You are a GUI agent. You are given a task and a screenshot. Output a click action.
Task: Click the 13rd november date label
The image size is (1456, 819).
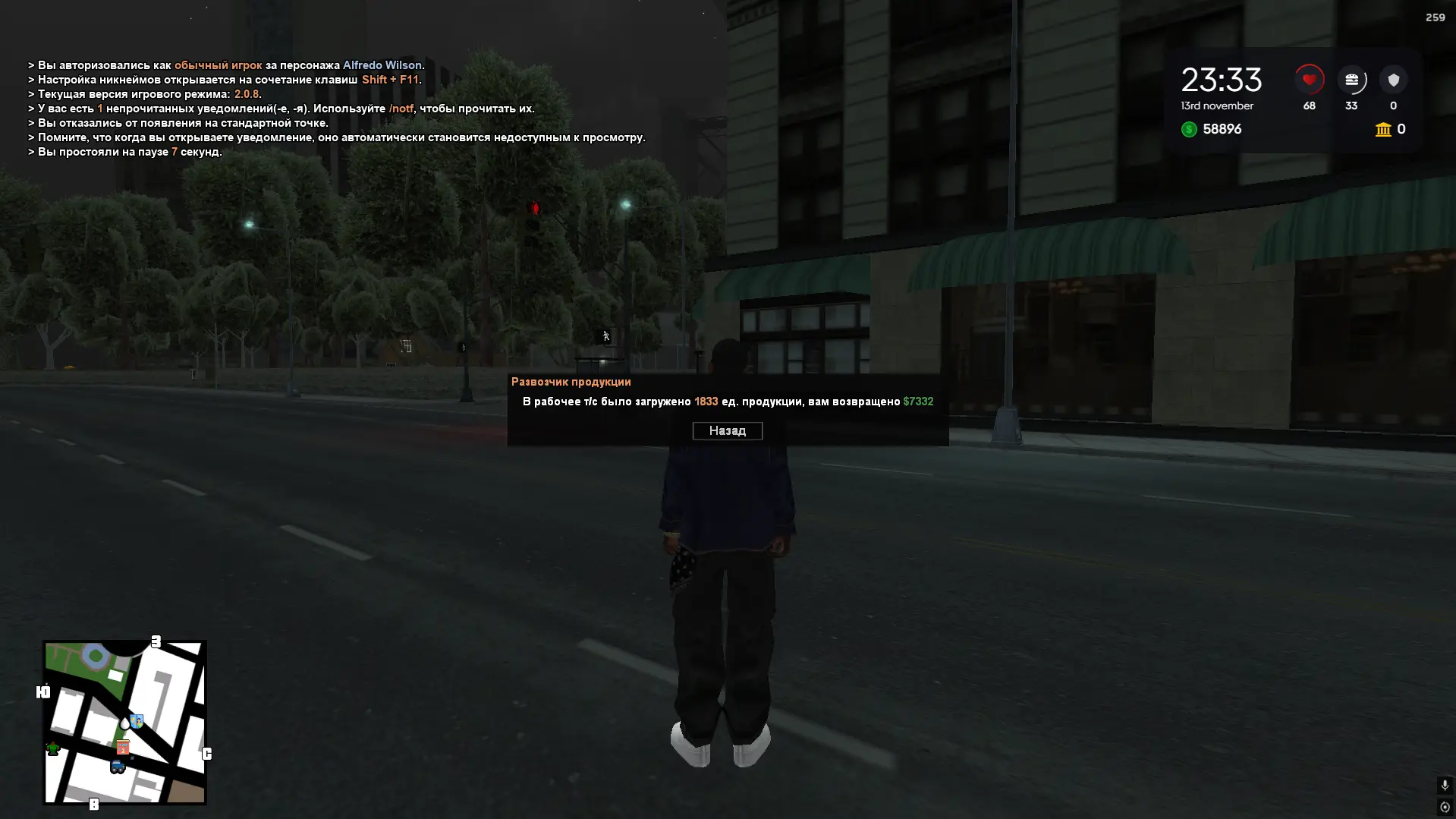pyautogui.click(x=1217, y=106)
